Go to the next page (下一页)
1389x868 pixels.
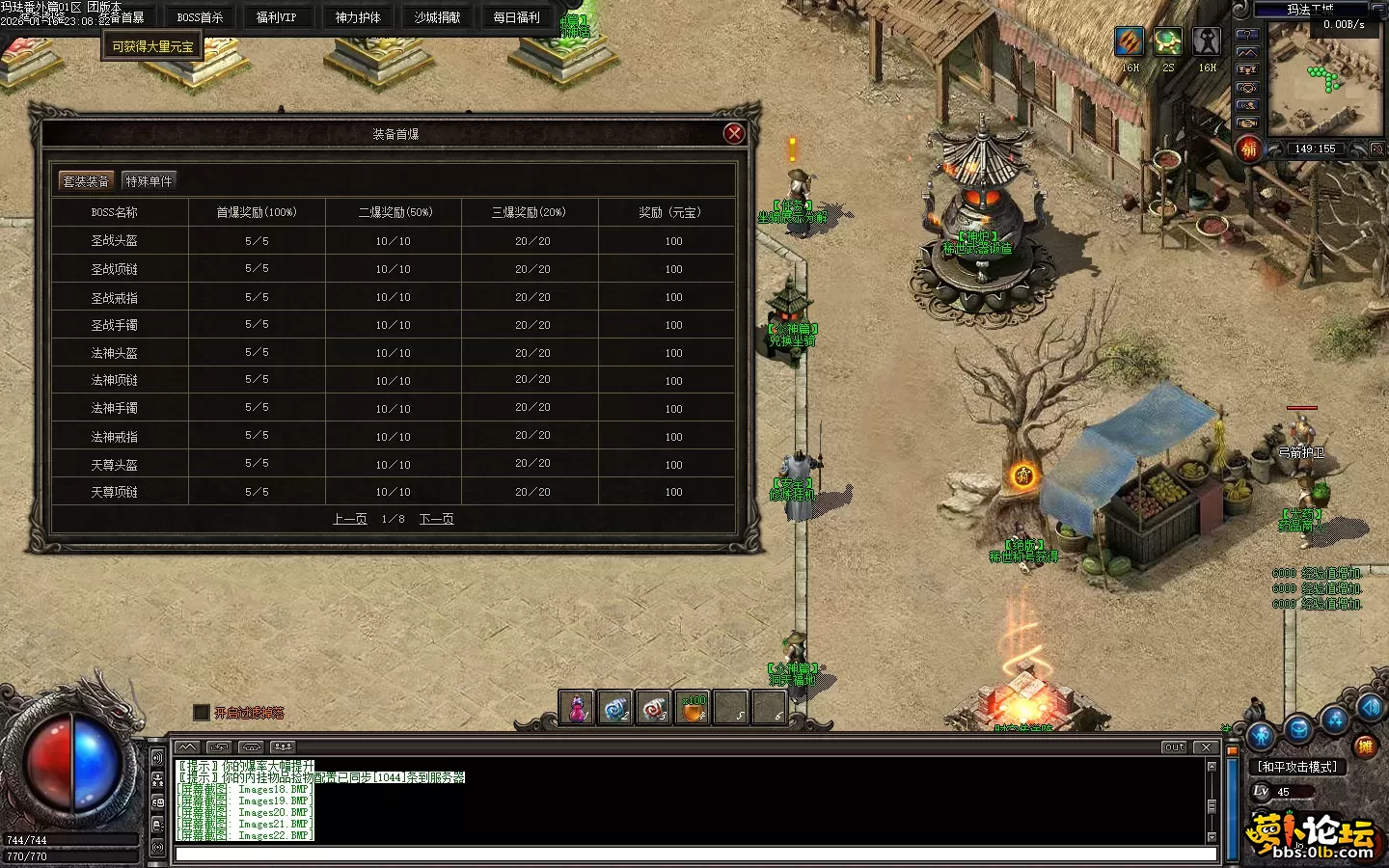(436, 519)
